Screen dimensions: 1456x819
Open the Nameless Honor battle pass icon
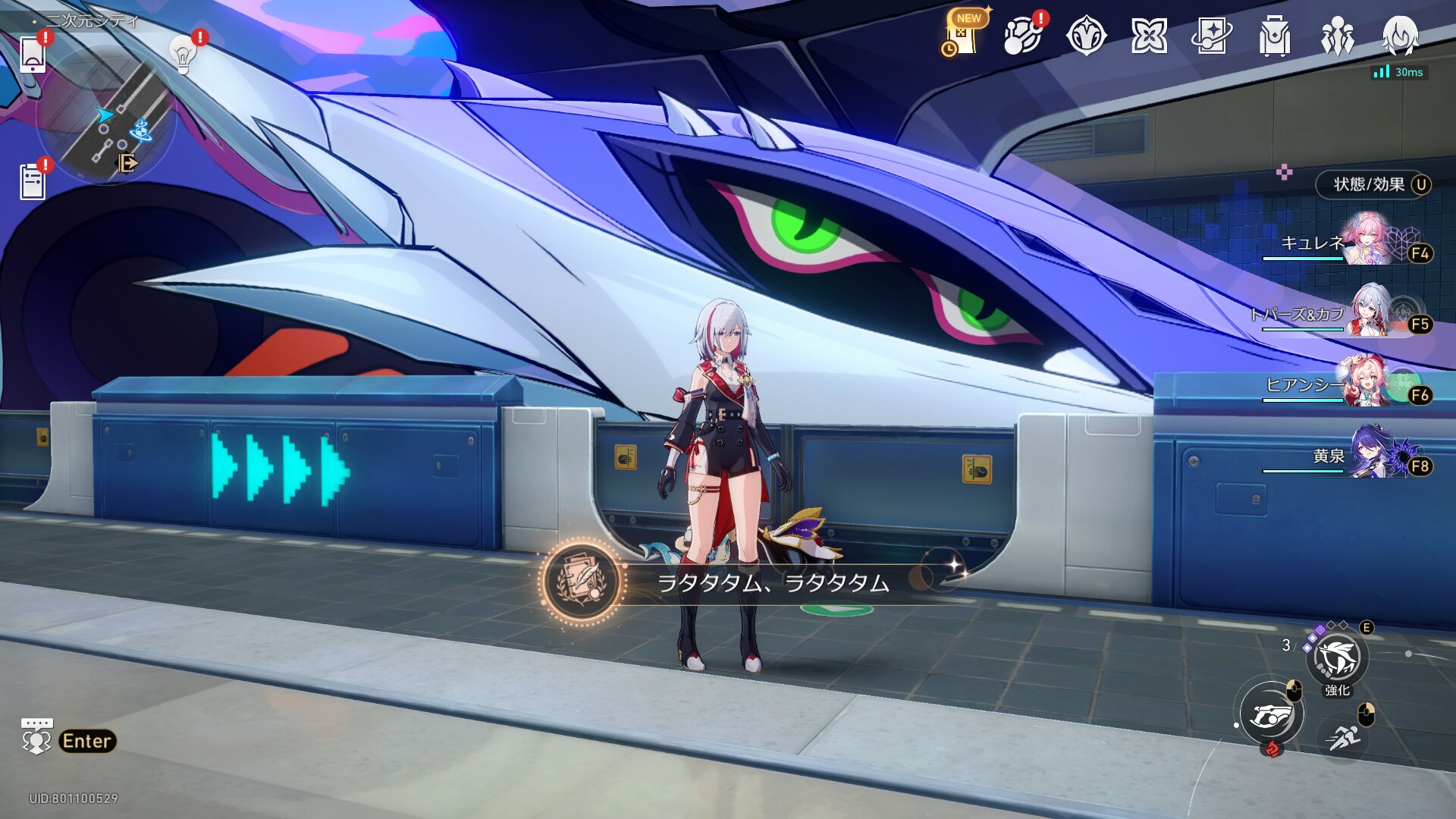[1086, 36]
